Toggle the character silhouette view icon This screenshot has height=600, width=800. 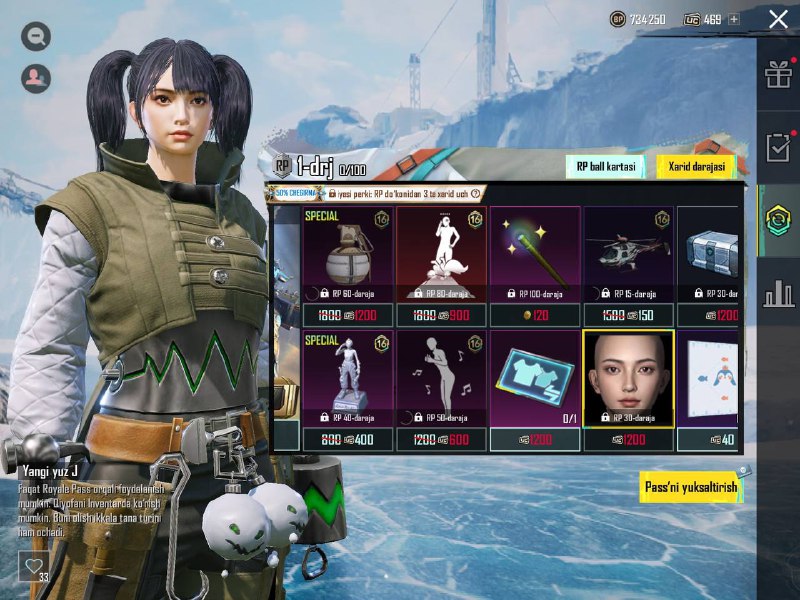click(36, 76)
